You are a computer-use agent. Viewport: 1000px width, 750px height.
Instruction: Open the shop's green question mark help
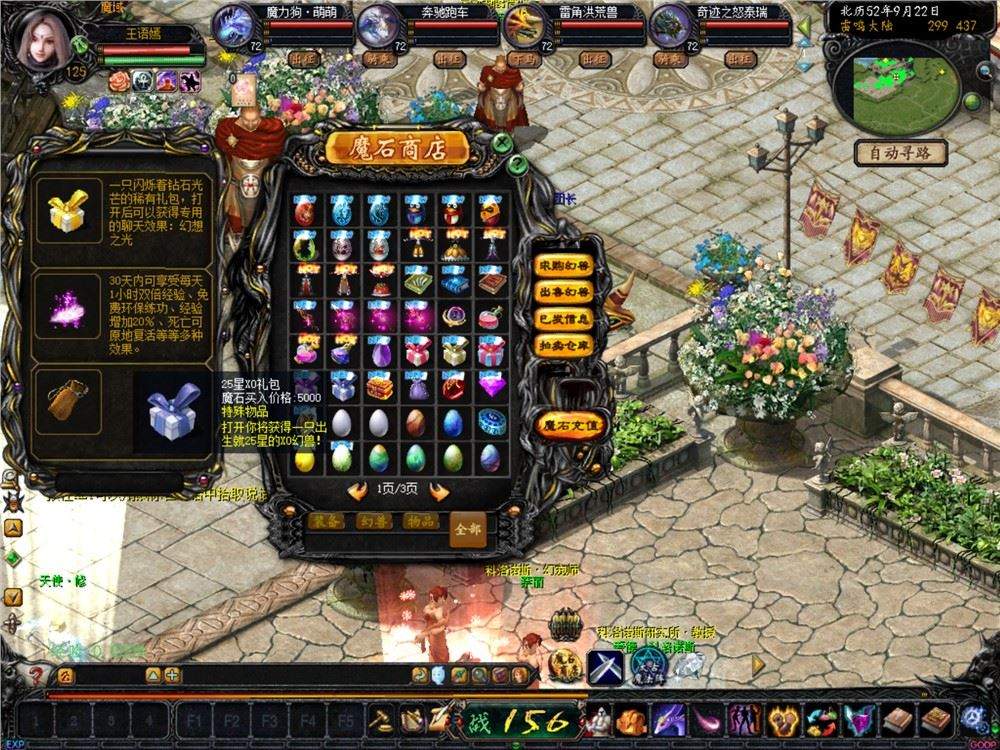[x=518, y=165]
